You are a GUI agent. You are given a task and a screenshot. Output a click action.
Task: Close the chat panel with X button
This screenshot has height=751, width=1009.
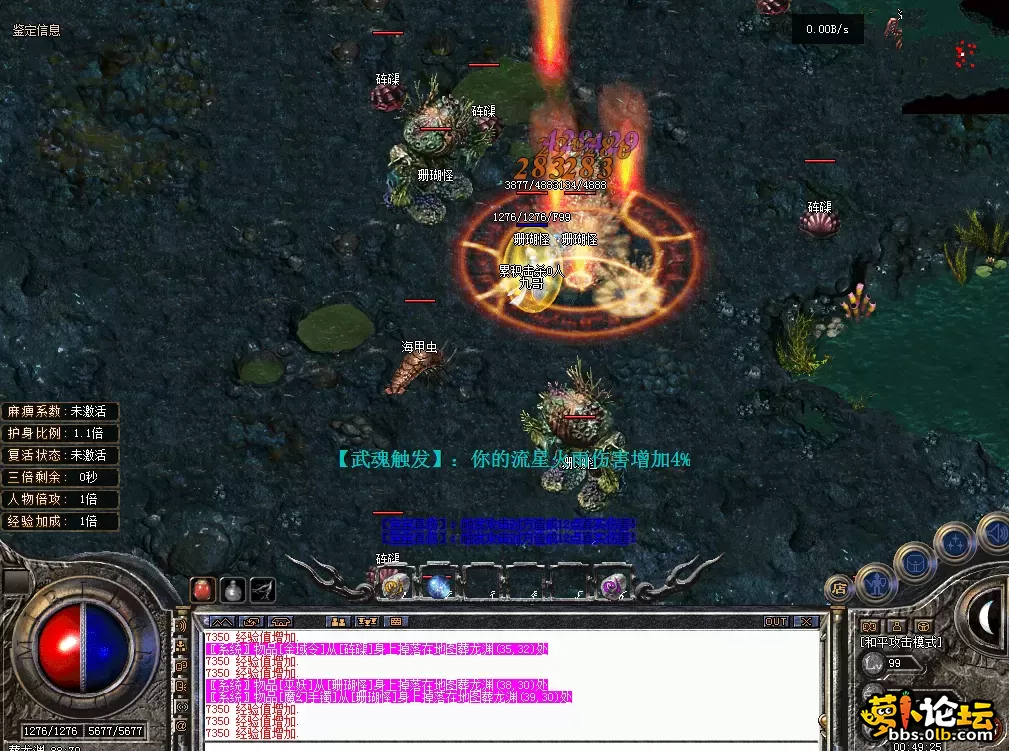click(807, 621)
